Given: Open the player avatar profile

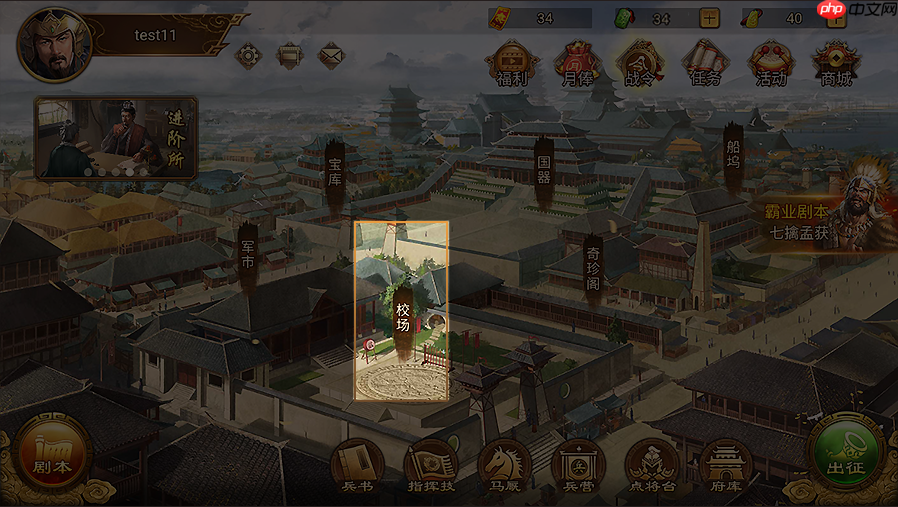Looking at the screenshot, I should point(54,45).
